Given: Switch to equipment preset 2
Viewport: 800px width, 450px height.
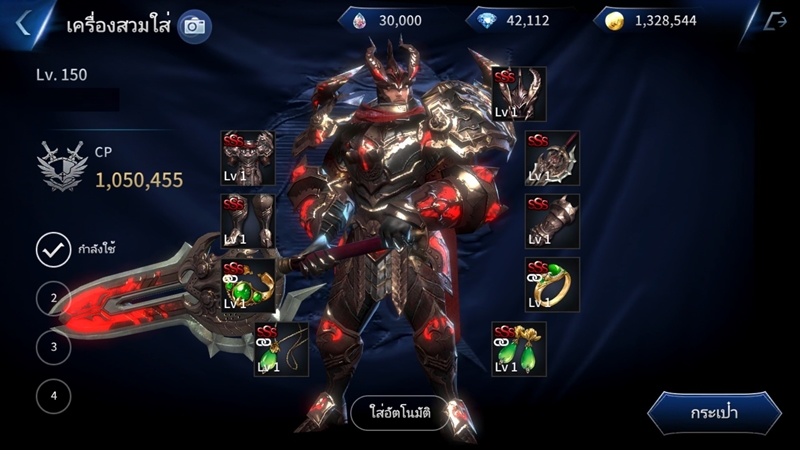Looking at the screenshot, I should [53, 298].
